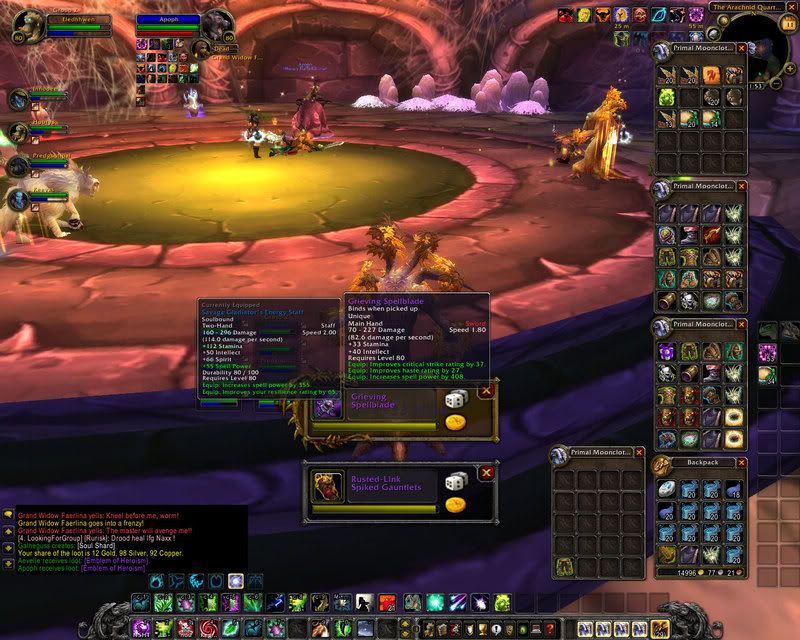800x640 pixels.
Task: Pass on Rusted-Link Spiked Gauntlets
Action: tap(487, 474)
